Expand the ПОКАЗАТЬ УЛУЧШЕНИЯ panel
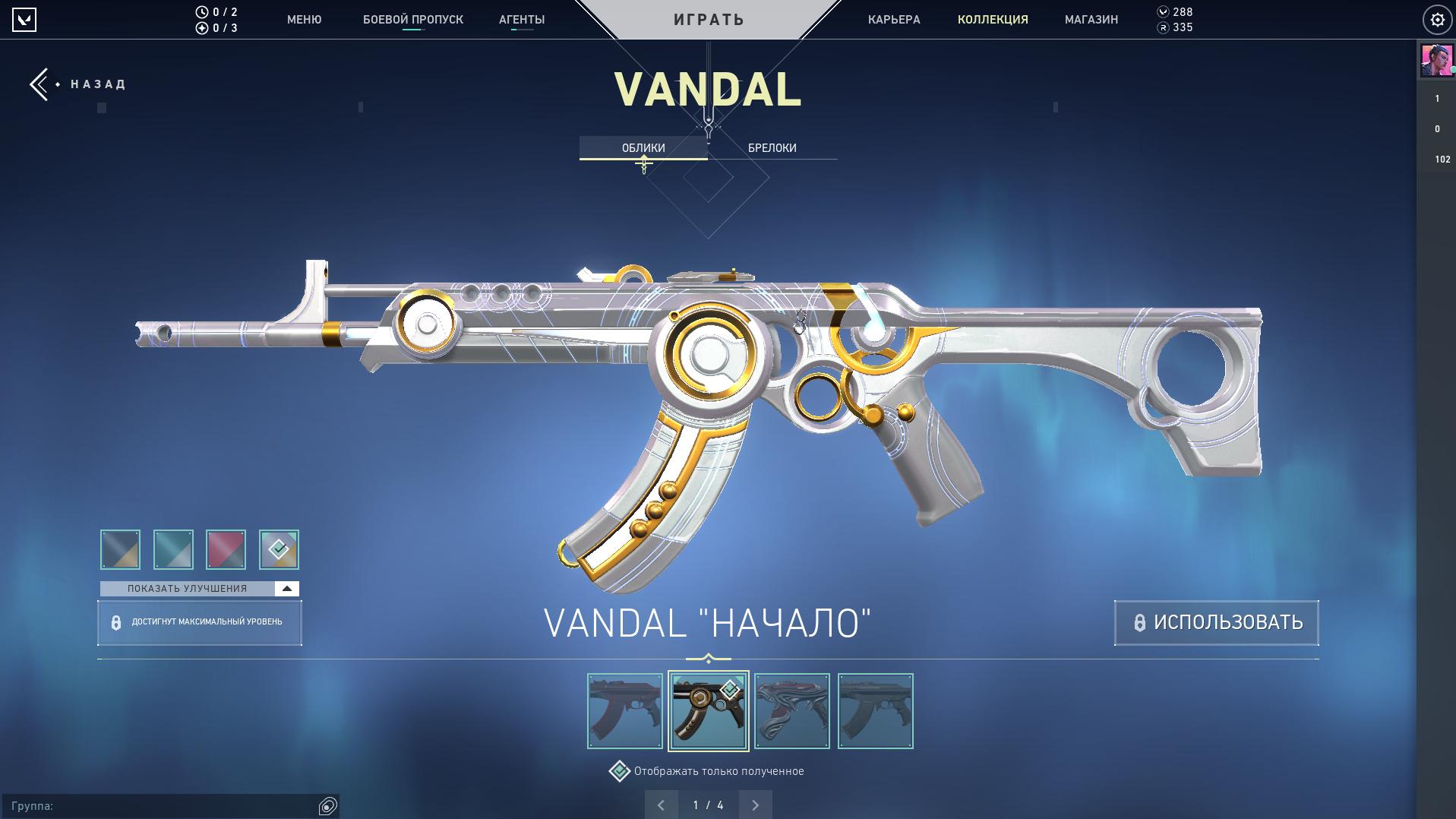Viewport: 1456px width, 819px height. 199,589
